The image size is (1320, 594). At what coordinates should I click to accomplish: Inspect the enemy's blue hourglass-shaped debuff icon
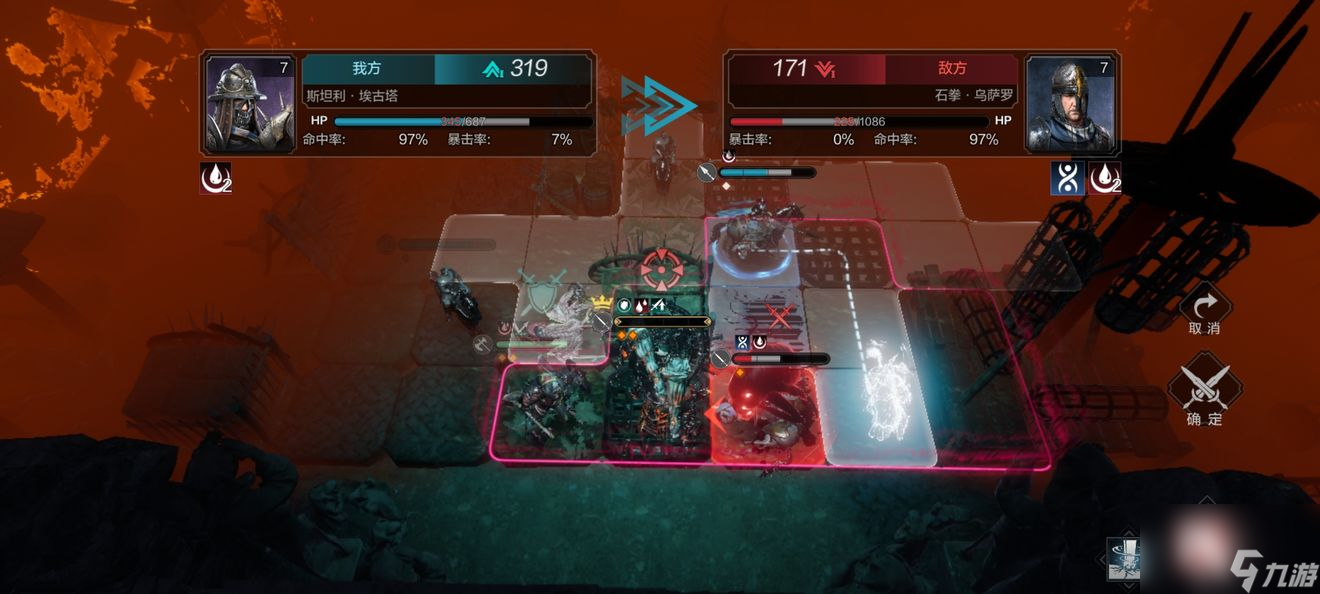tap(1066, 178)
